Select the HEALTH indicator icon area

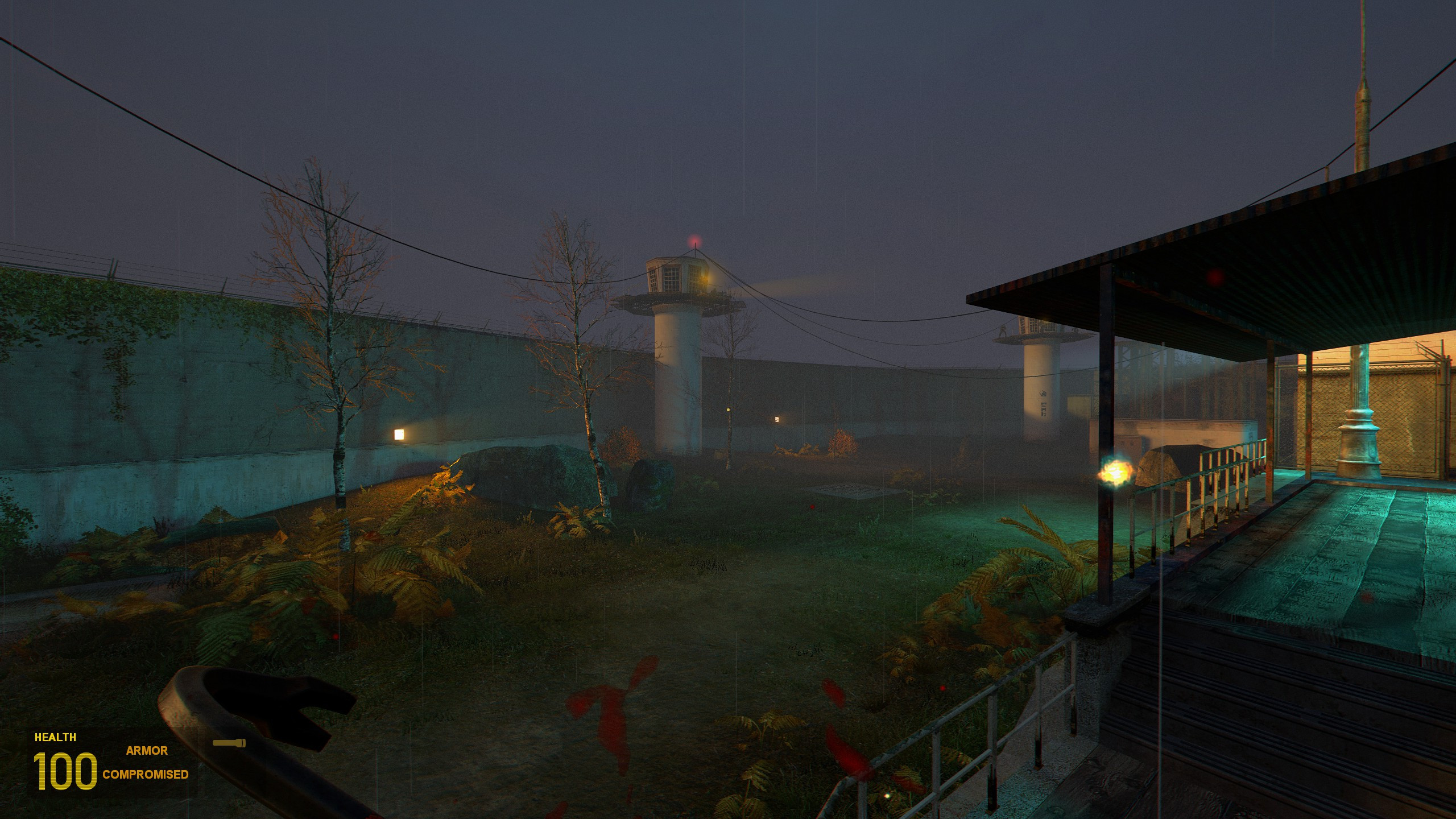(x=55, y=737)
